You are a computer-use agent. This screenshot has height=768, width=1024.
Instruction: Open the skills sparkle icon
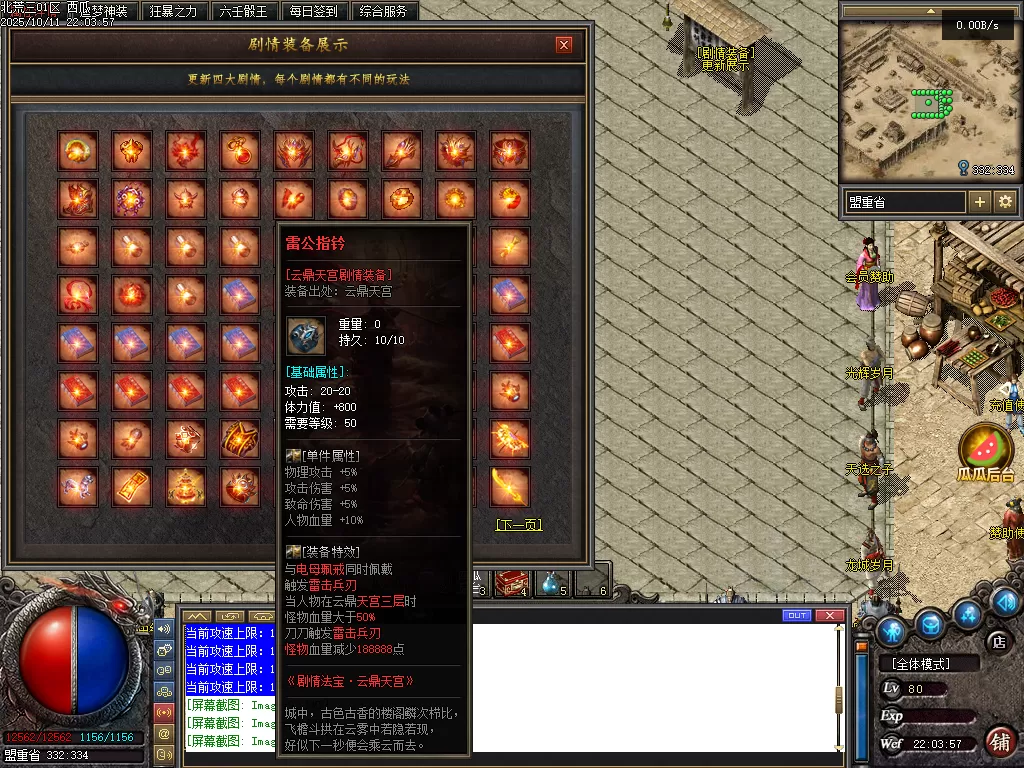pyautogui.click(x=967, y=613)
